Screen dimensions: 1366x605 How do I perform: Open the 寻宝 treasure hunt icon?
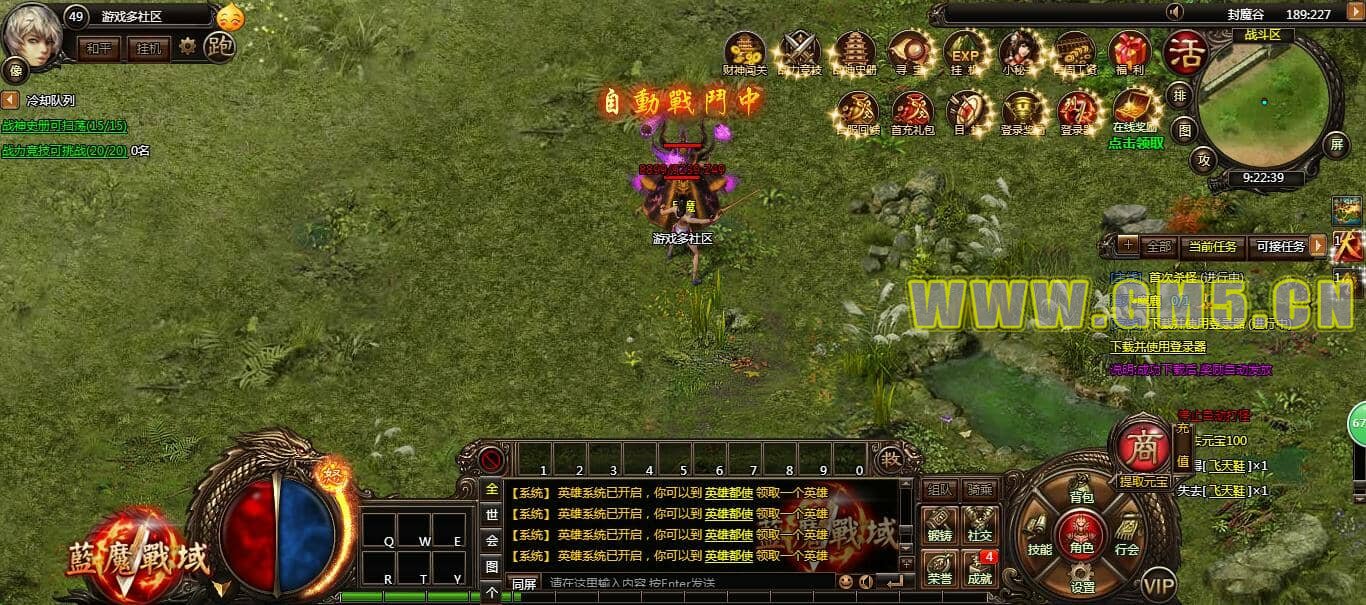[x=910, y=52]
